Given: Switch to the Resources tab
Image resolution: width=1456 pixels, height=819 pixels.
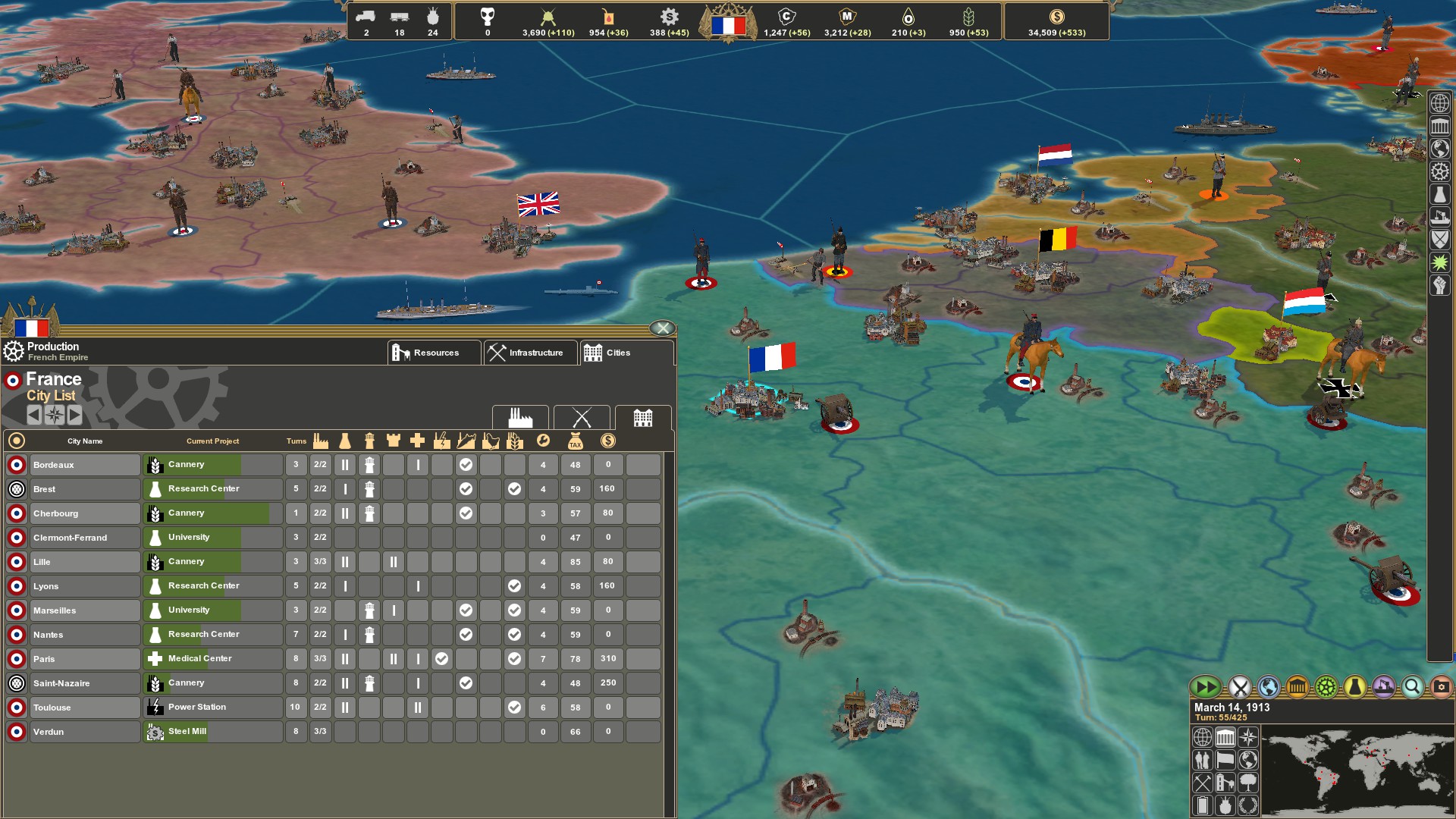Looking at the screenshot, I should pyautogui.click(x=434, y=352).
